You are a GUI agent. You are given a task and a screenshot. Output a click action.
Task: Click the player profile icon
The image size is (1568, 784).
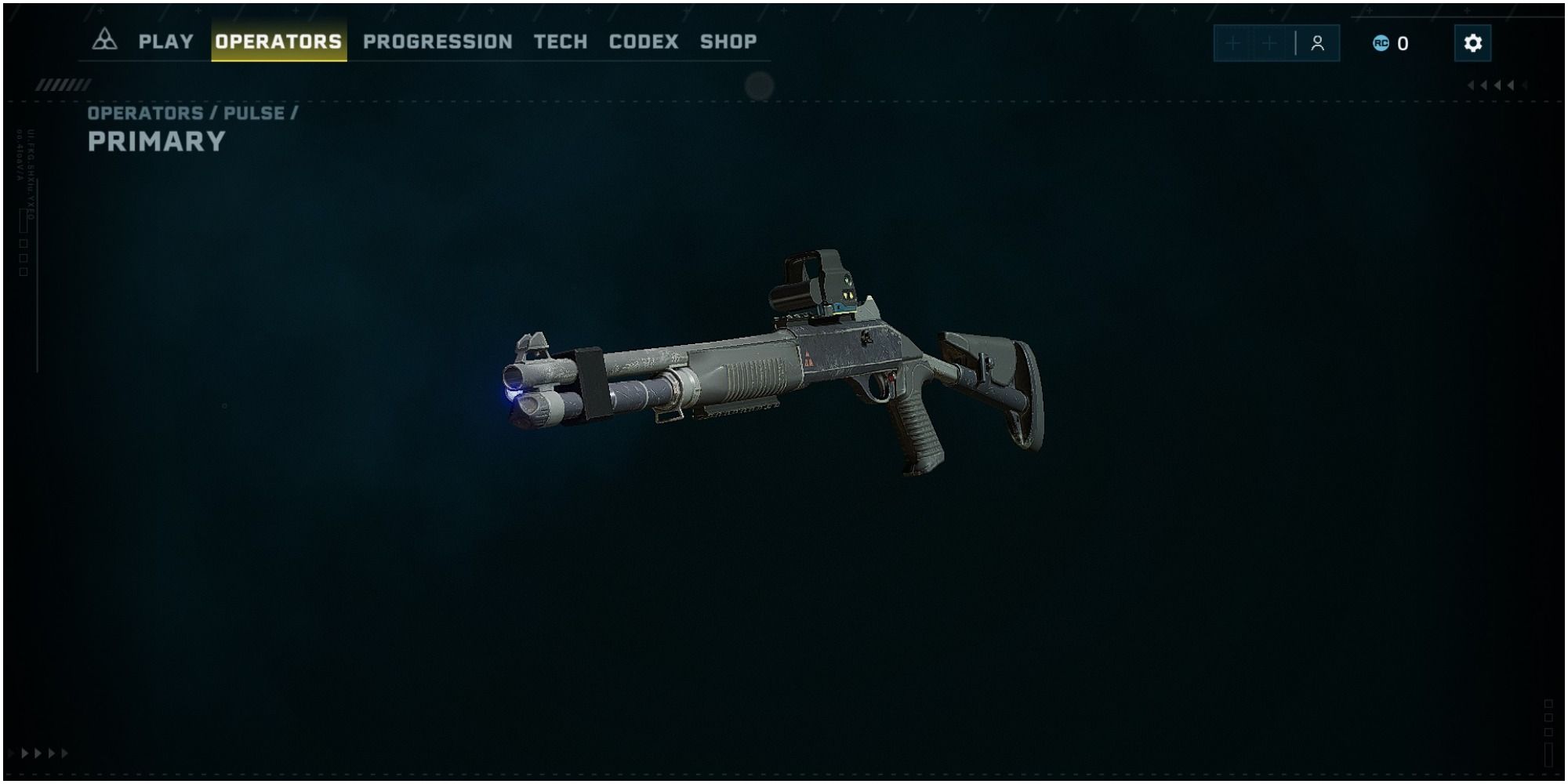[1319, 43]
